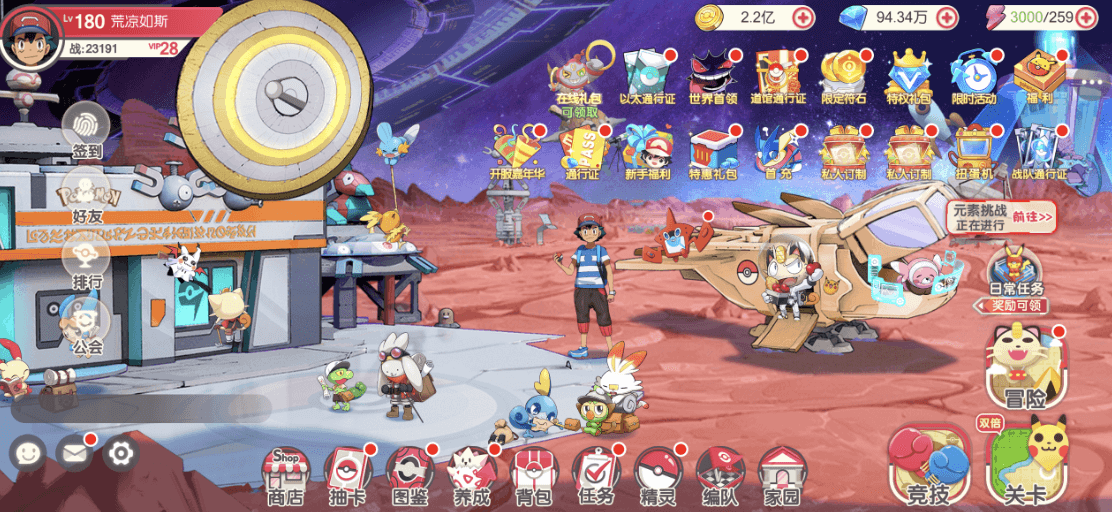1112x512 pixels.
Task: Open the 签到 daily check-in
Action: click(87, 130)
